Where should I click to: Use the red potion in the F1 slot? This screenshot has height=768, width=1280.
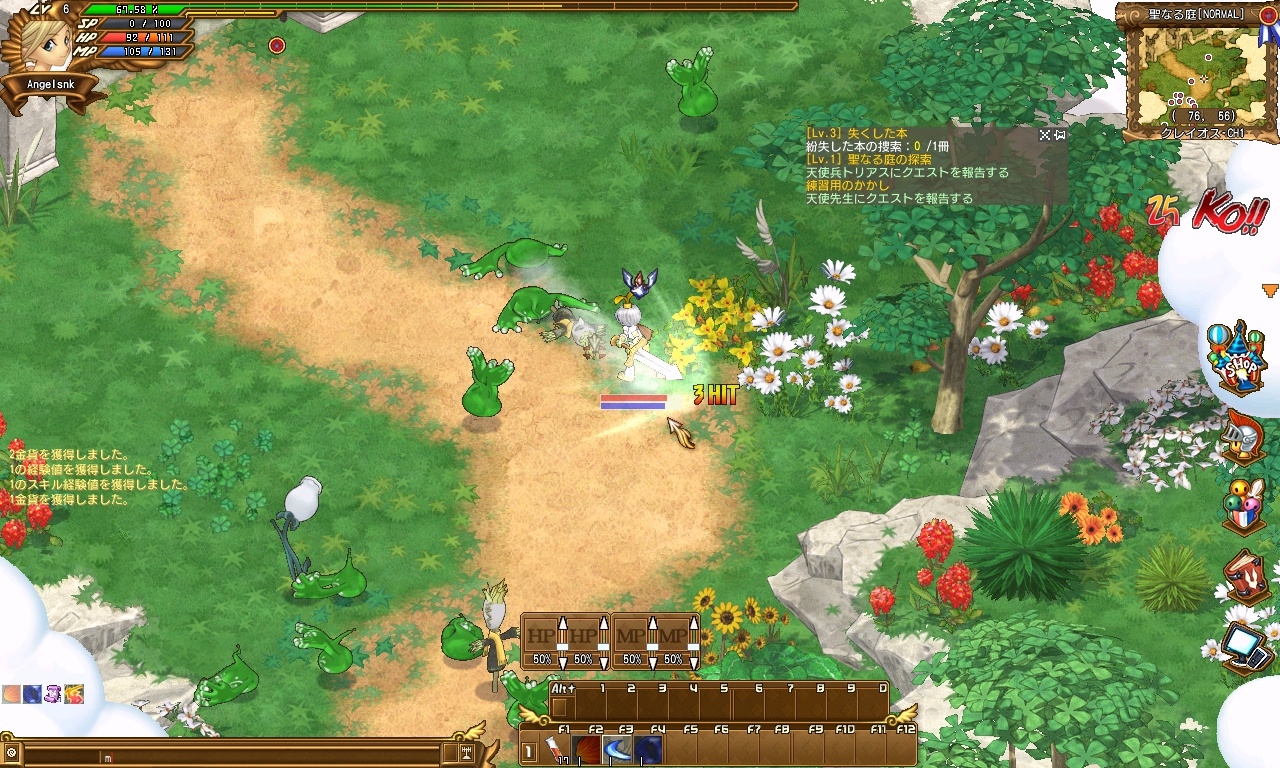(x=556, y=750)
